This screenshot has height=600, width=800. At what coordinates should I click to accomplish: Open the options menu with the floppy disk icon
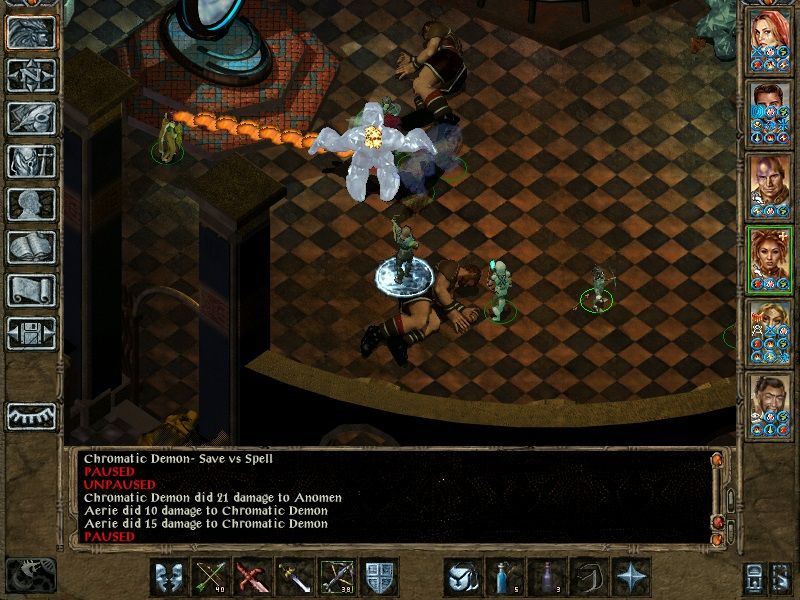[30, 334]
